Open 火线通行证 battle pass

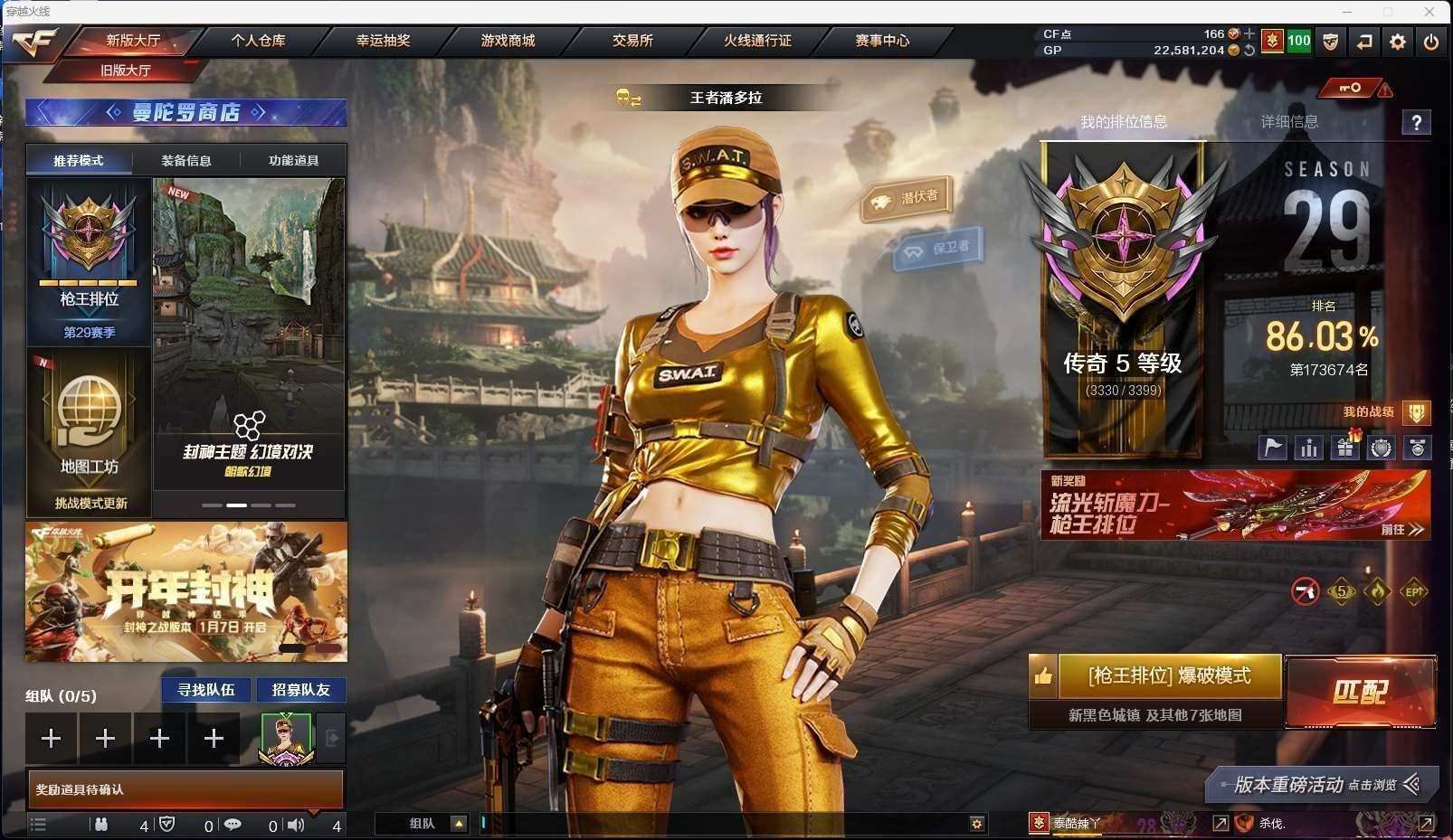click(x=757, y=41)
